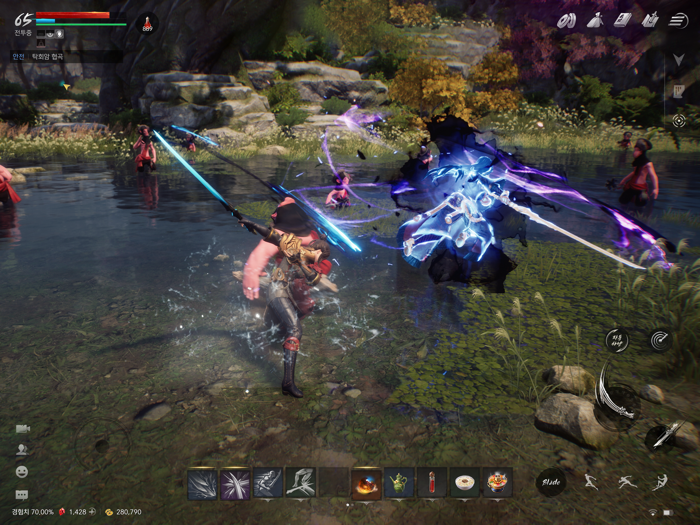Use the red vial potion slot
Image resolution: width=700 pixels, height=525 pixels.
(432, 483)
